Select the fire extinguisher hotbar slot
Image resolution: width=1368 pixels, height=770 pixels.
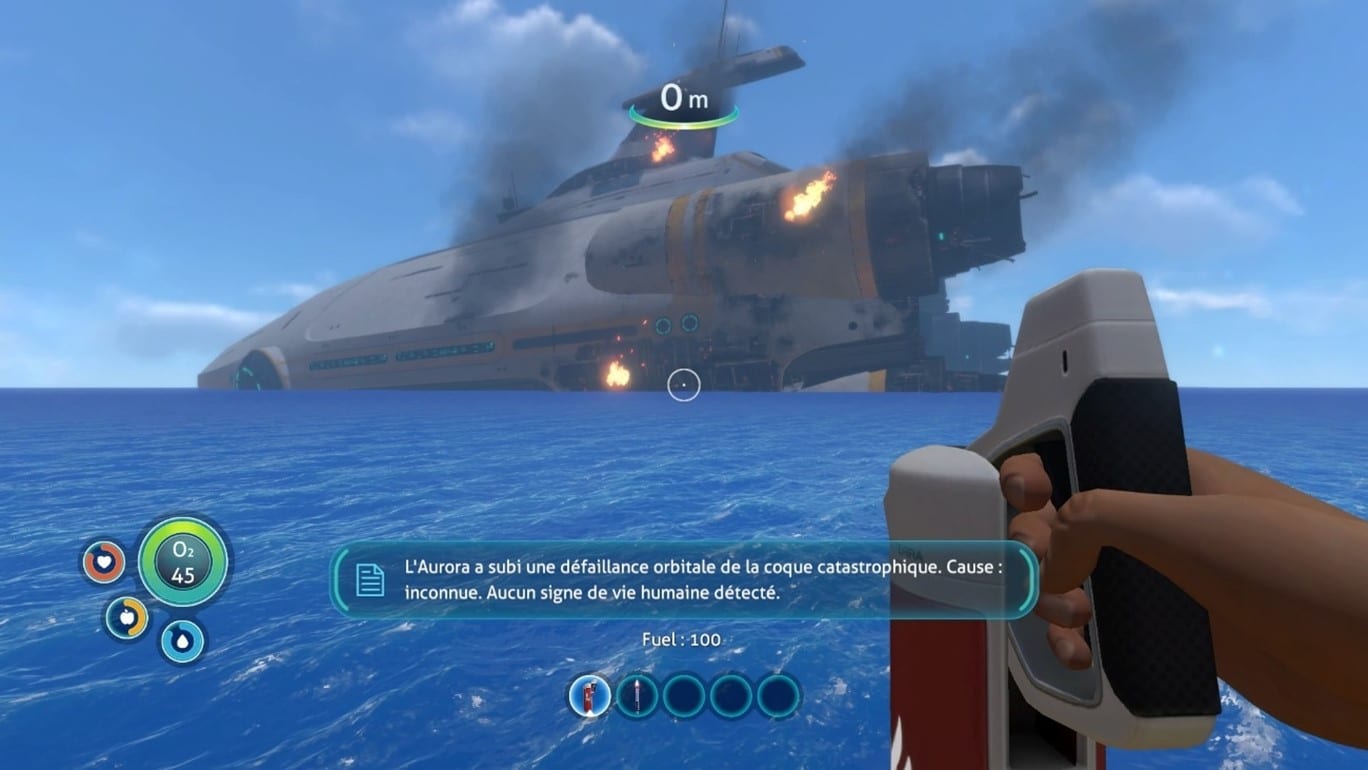click(x=590, y=695)
